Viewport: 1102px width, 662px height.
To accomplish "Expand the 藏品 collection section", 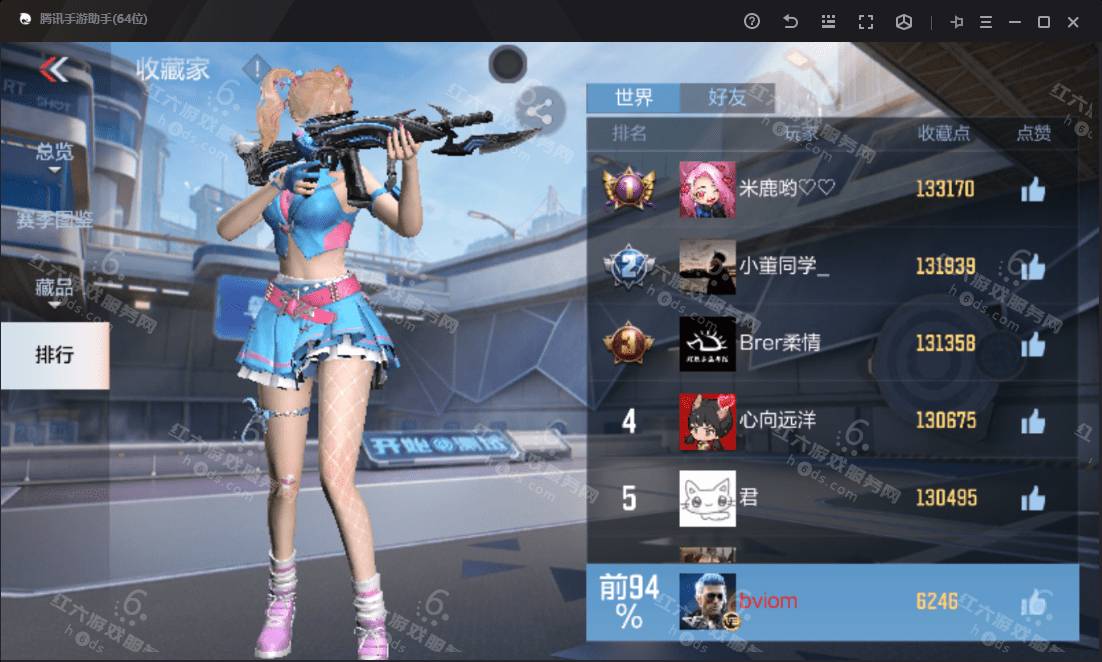I will click(x=54, y=289).
